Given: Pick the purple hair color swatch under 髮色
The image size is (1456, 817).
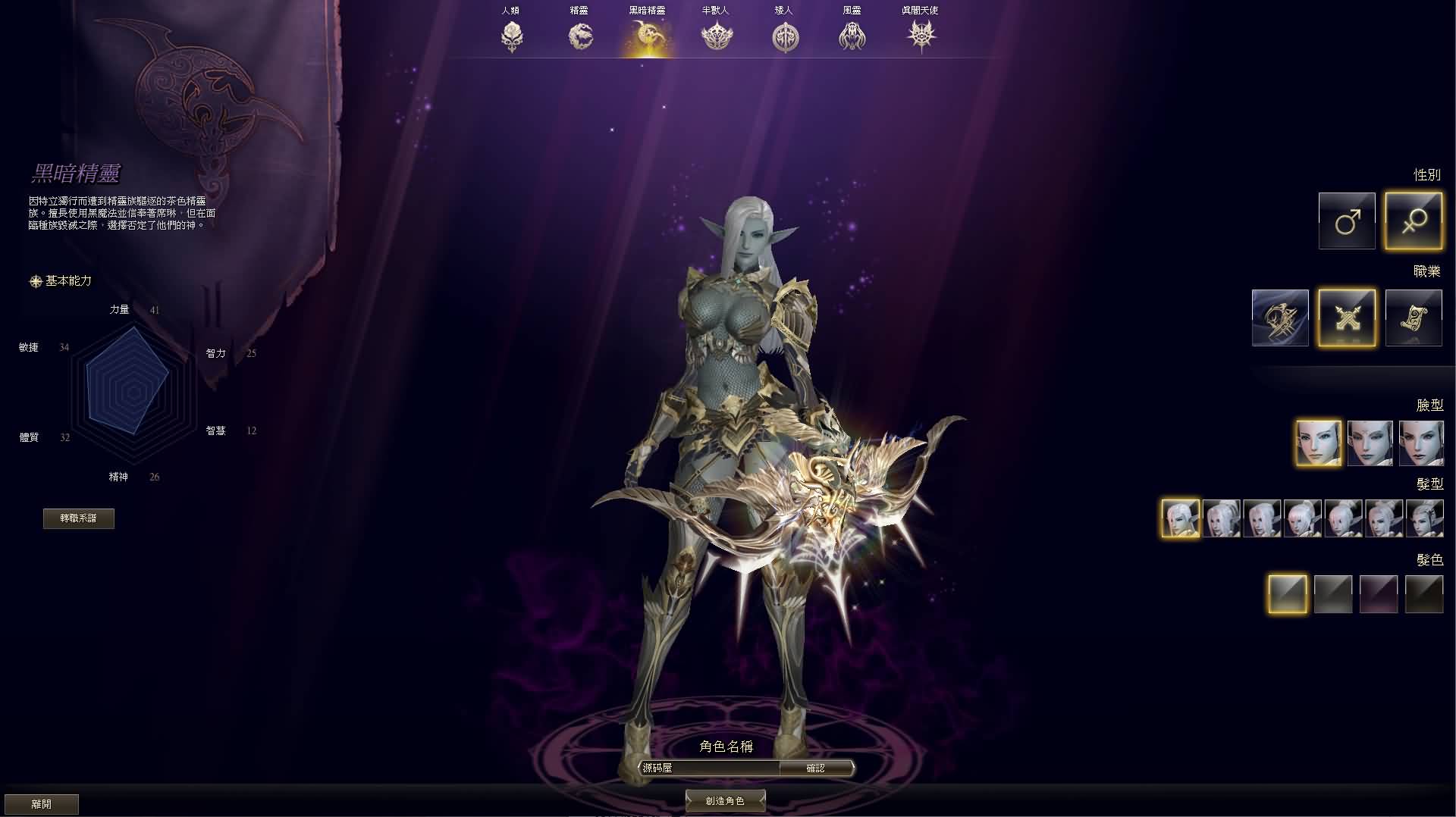Looking at the screenshot, I should [1379, 593].
